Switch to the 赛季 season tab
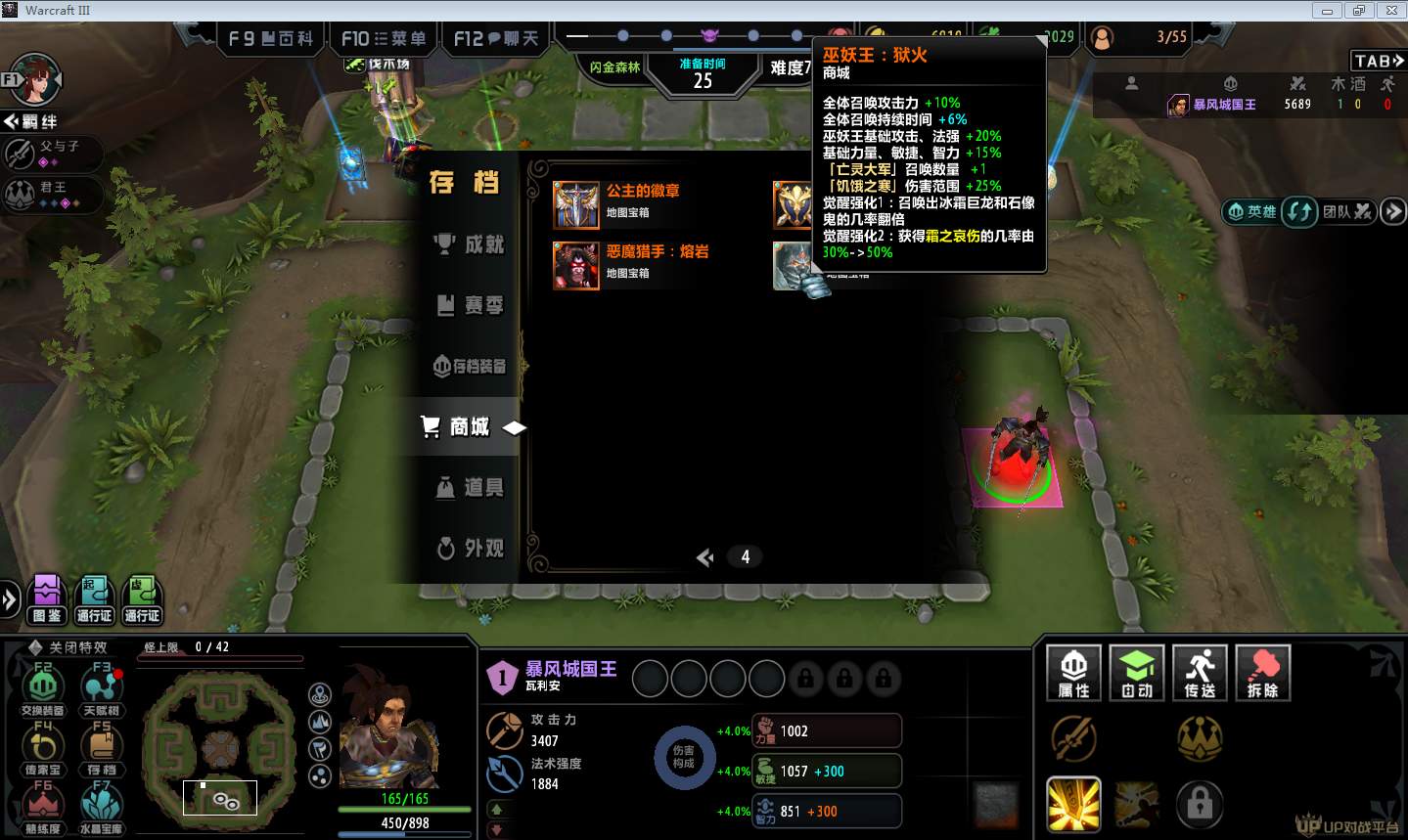The image size is (1408, 840). click(470, 306)
